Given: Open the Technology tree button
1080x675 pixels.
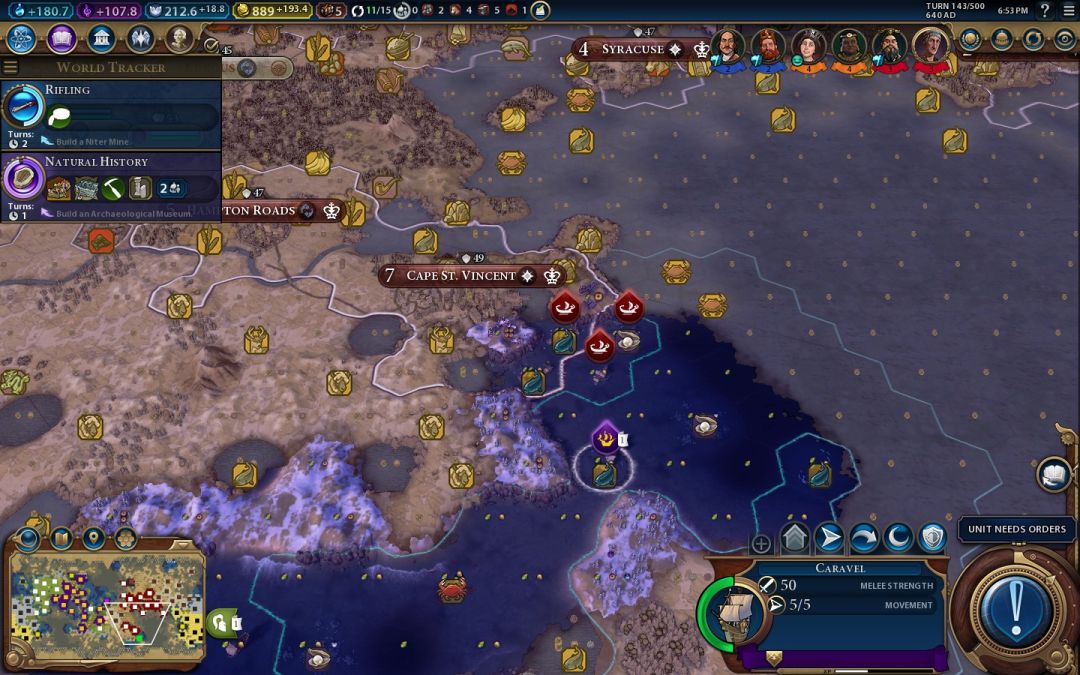Looking at the screenshot, I should pyautogui.click(x=22, y=39).
